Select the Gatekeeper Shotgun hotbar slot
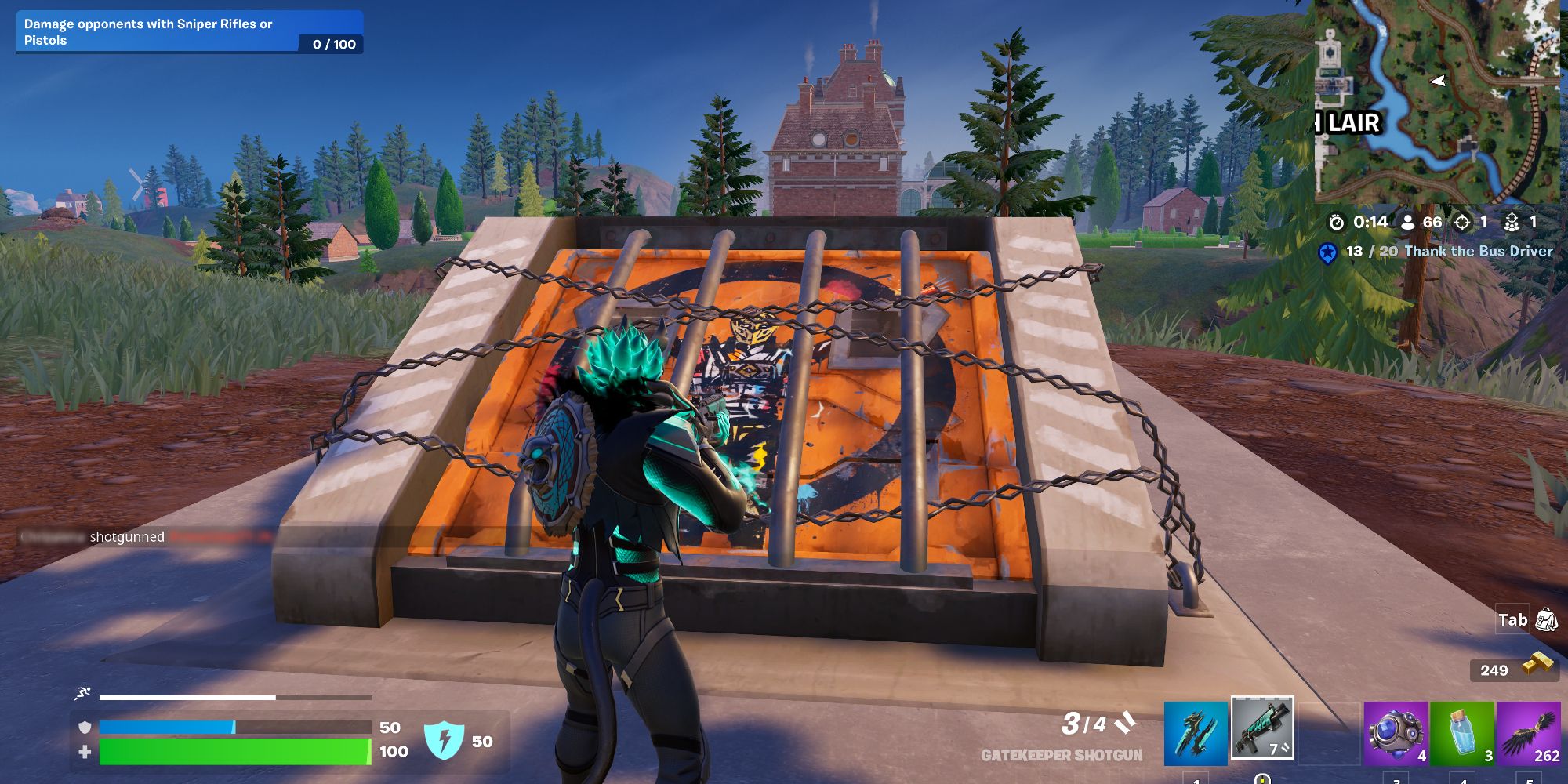 [1262, 729]
